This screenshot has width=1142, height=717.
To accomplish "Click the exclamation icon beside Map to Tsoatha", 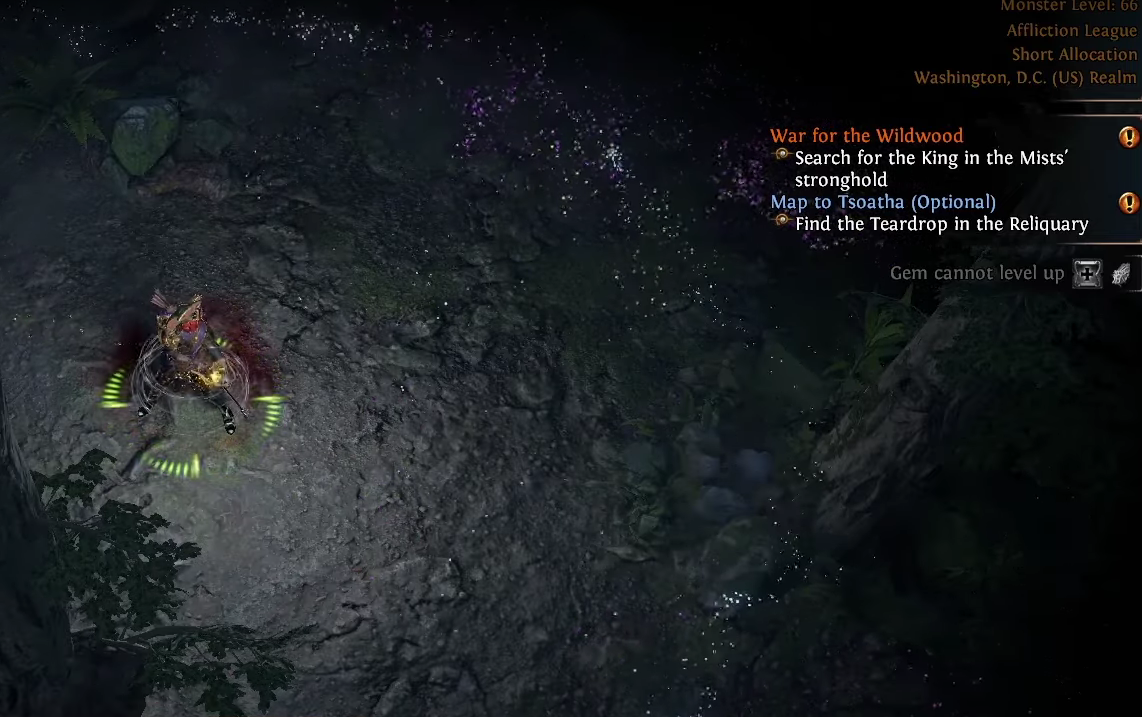I will point(1129,203).
